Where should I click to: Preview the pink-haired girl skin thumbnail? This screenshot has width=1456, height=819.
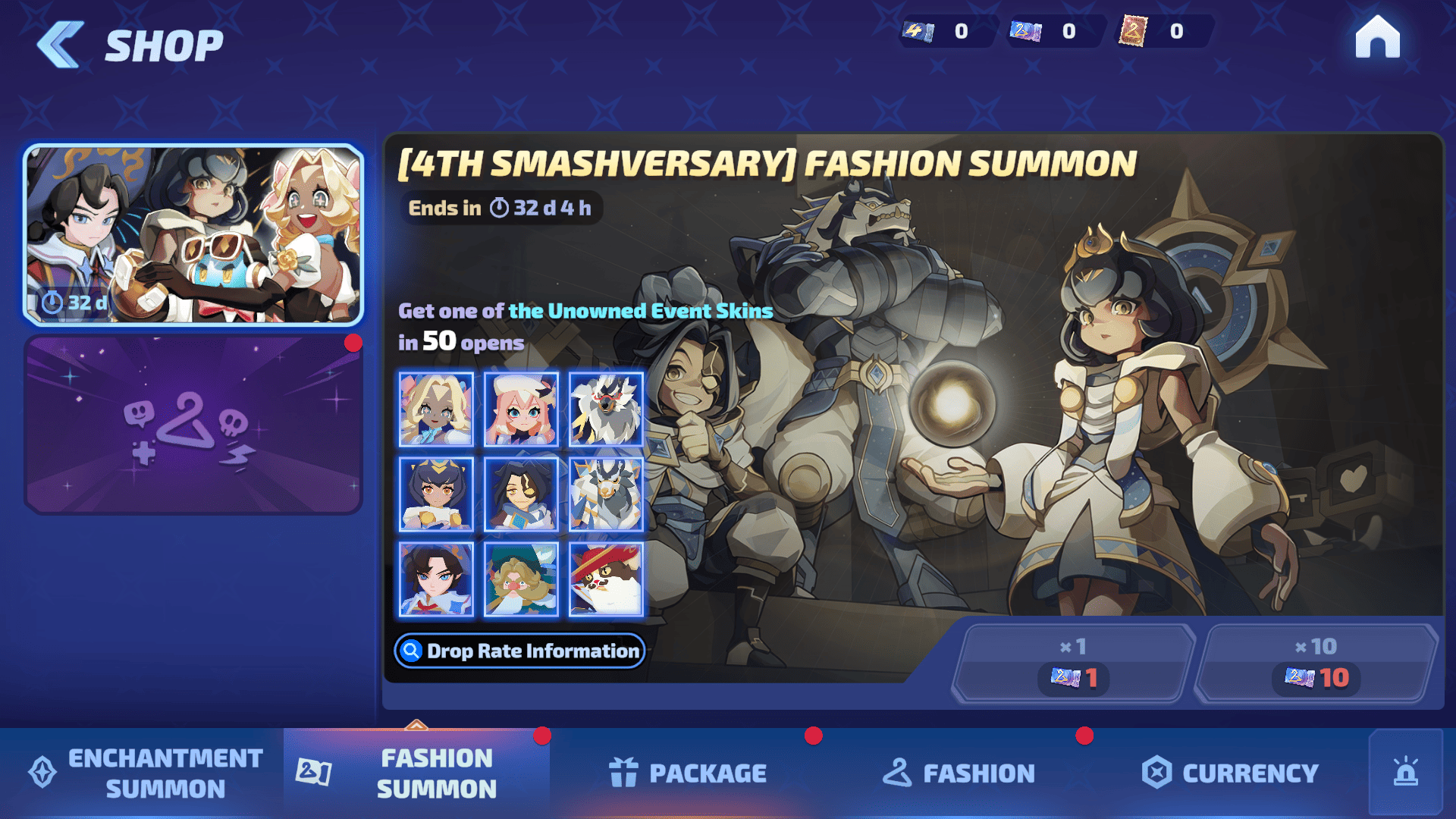tap(521, 409)
